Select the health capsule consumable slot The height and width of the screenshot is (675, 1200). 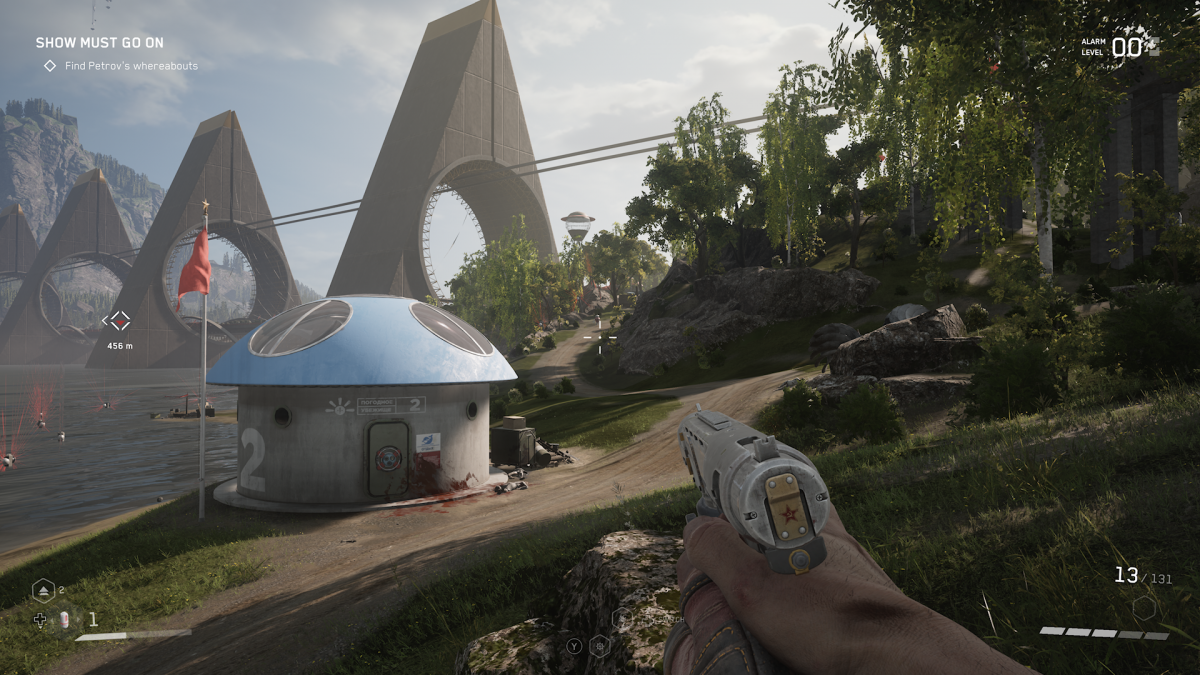[66, 619]
